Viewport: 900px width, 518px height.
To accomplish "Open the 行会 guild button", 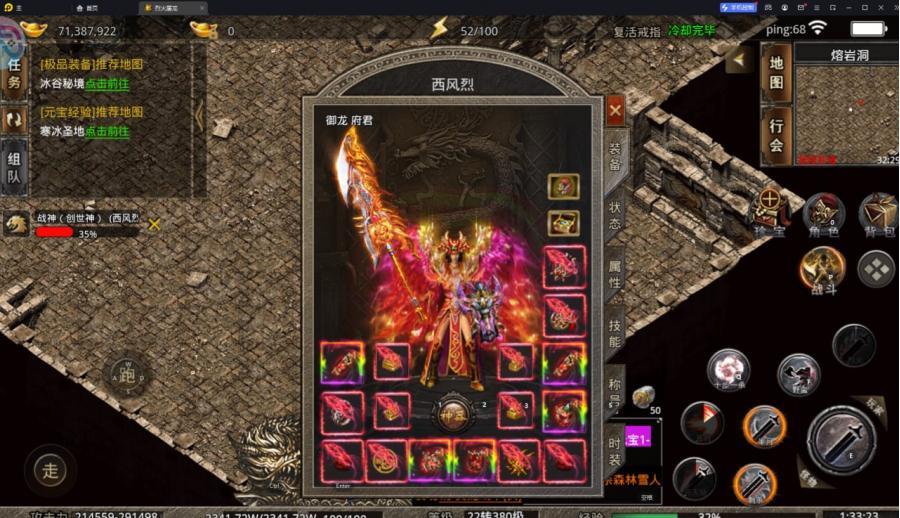I will click(776, 136).
